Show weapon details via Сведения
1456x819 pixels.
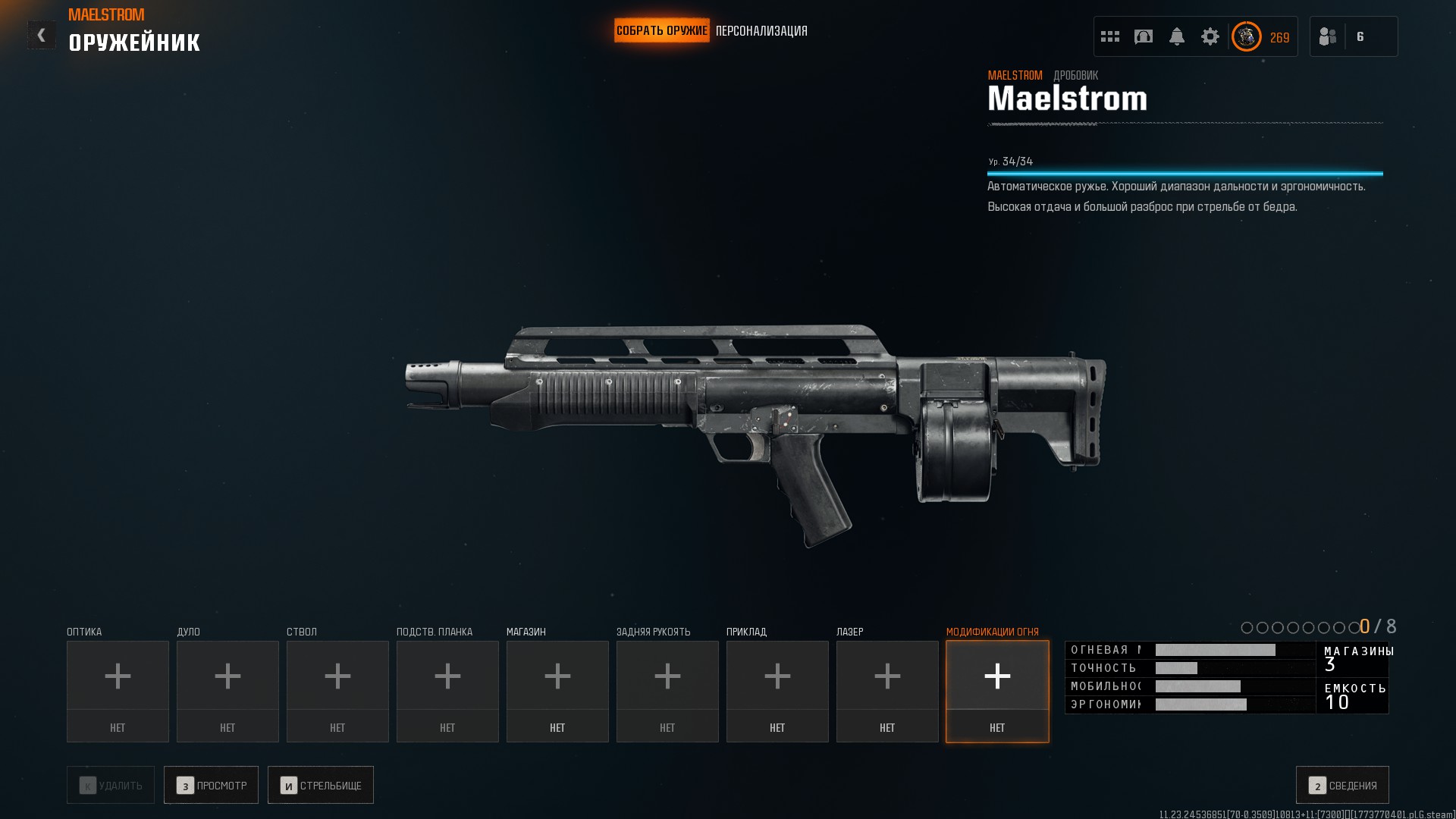1342,785
